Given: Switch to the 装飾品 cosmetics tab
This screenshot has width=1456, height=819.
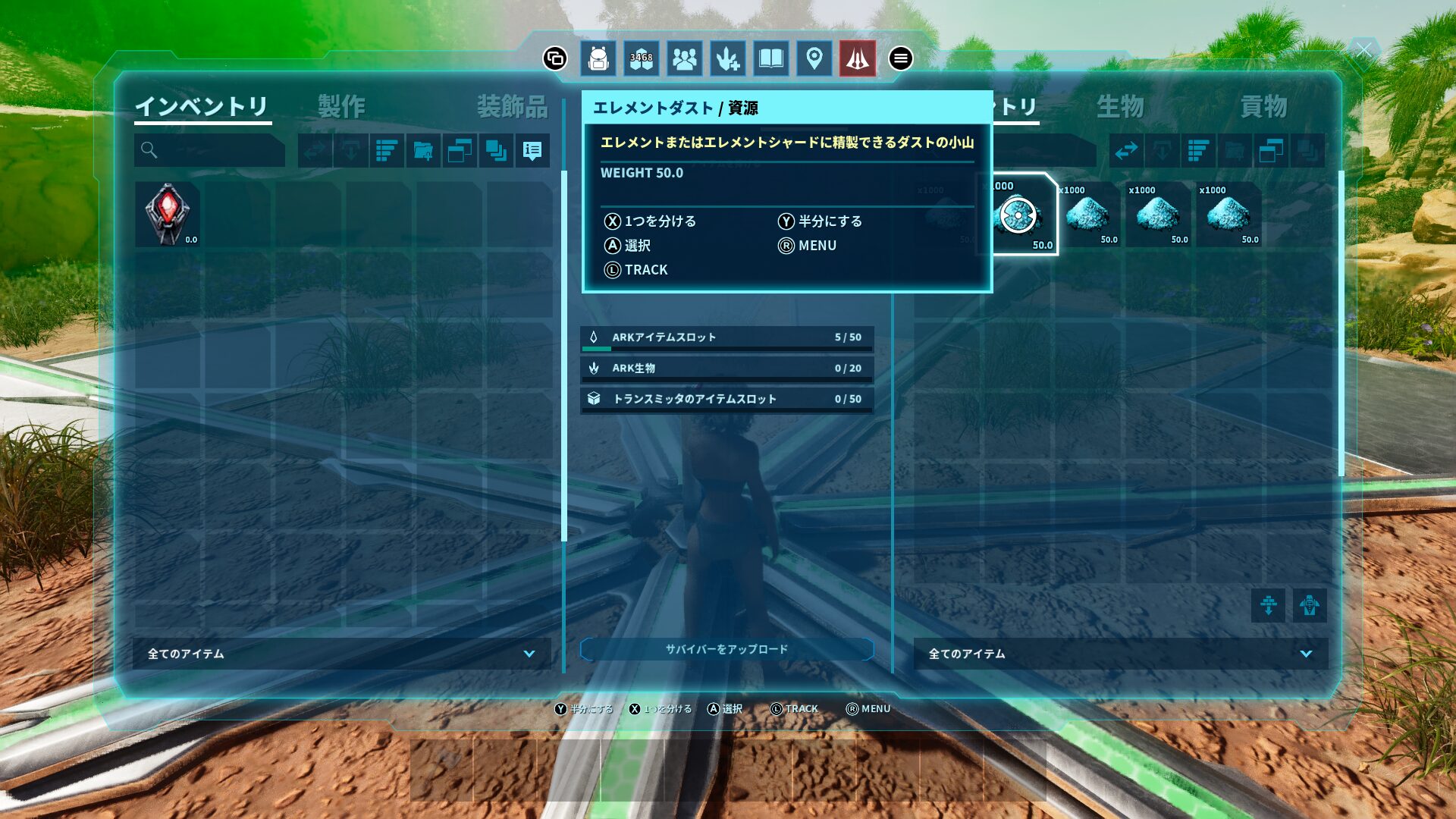Looking at the screenshot, I should 513,106.
